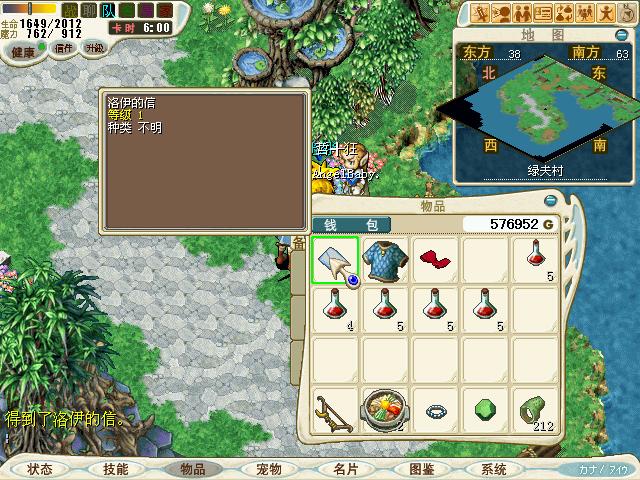Open the 名片 (Name Card) menu
Image resolution: width=640 pixels, height=480 pixels.
[345, 469]
